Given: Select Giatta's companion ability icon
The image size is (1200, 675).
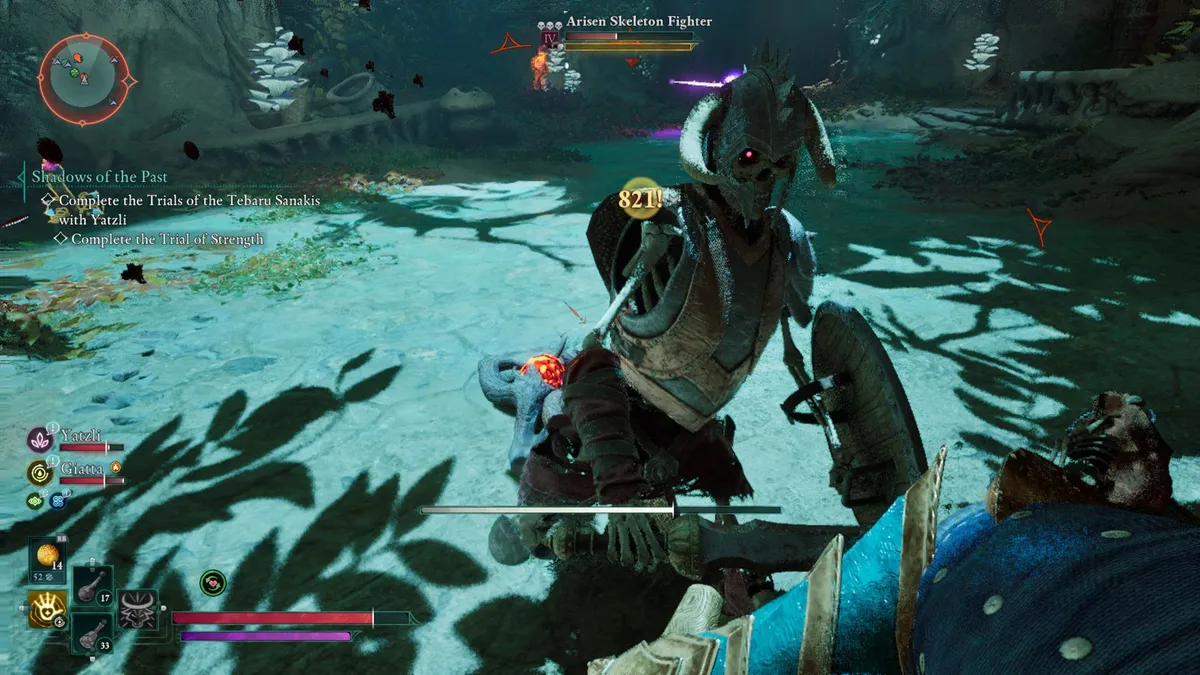Looking at the screenshot, I should click(41, 472).
